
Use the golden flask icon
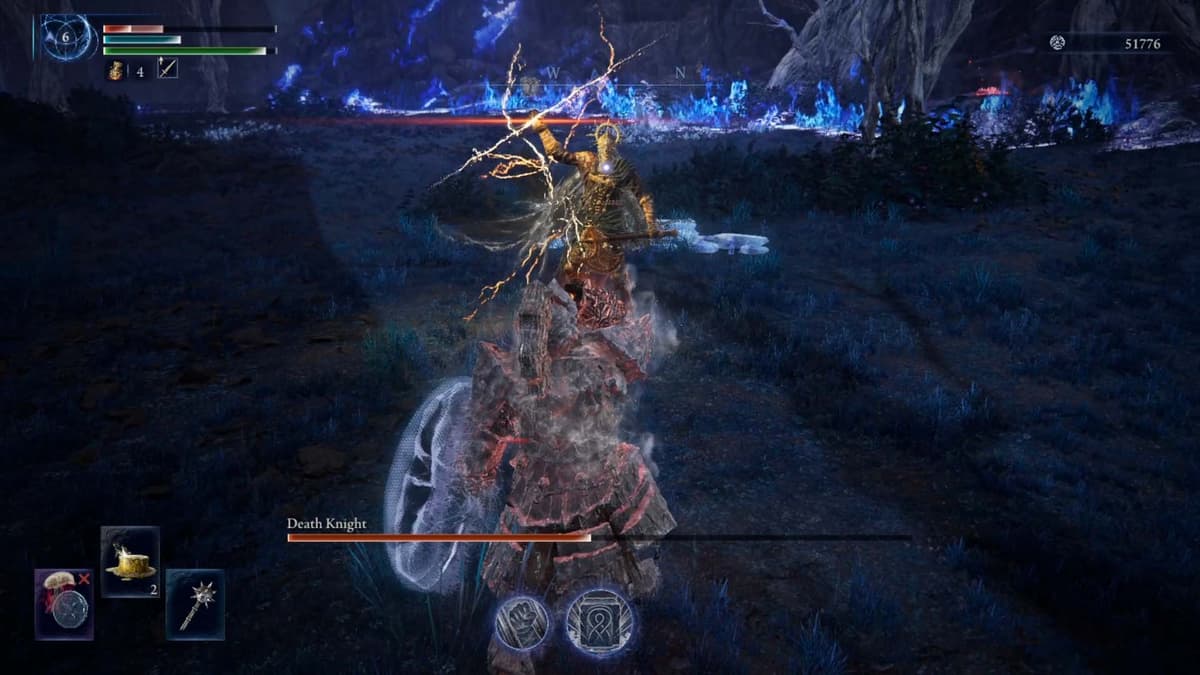[116, 69]
